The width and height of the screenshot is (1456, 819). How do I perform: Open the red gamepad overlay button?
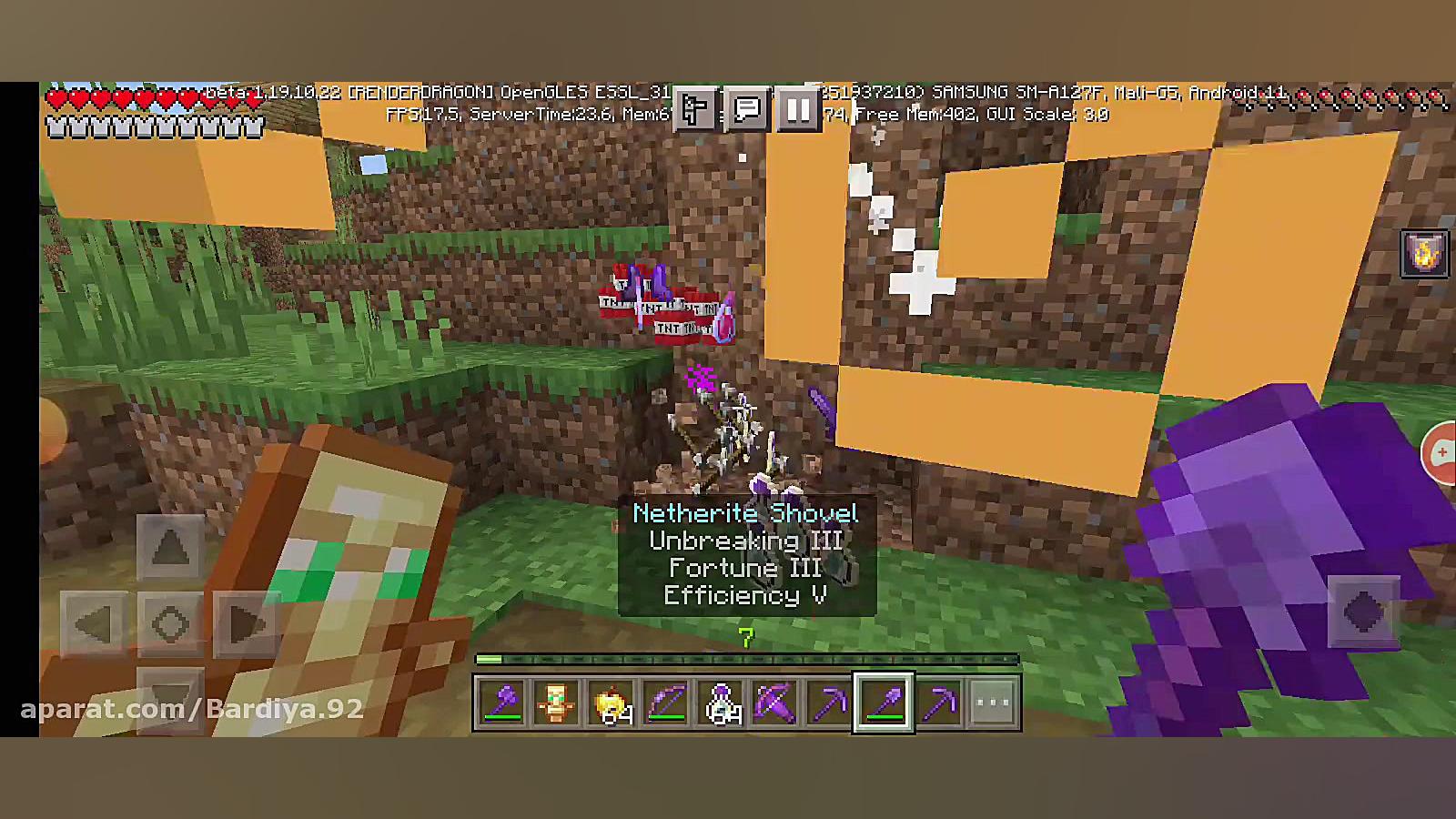click(1441, 452)
